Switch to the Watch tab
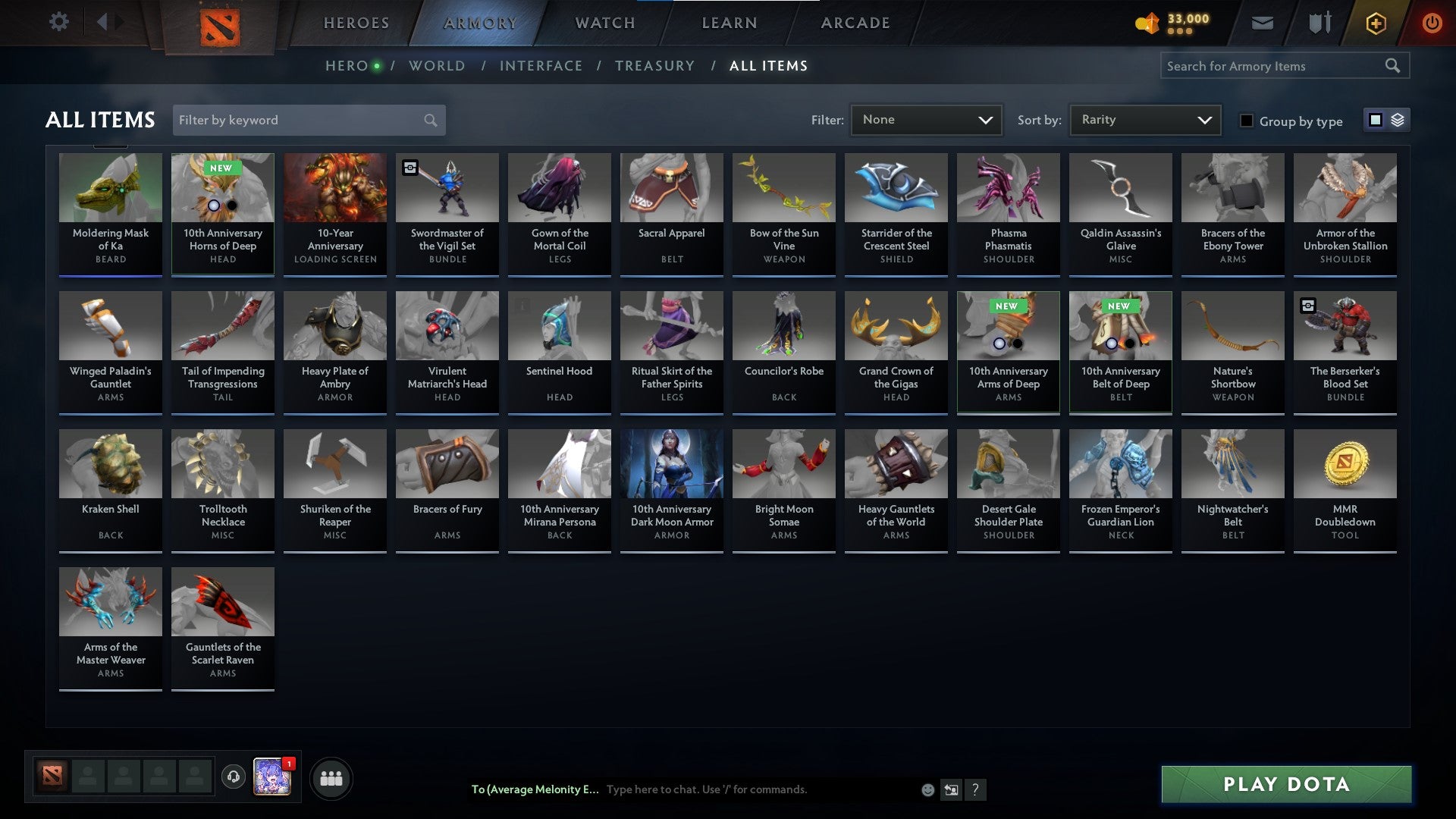The image size is (1456, 819). pyautogui.click(x=604, y=22)
